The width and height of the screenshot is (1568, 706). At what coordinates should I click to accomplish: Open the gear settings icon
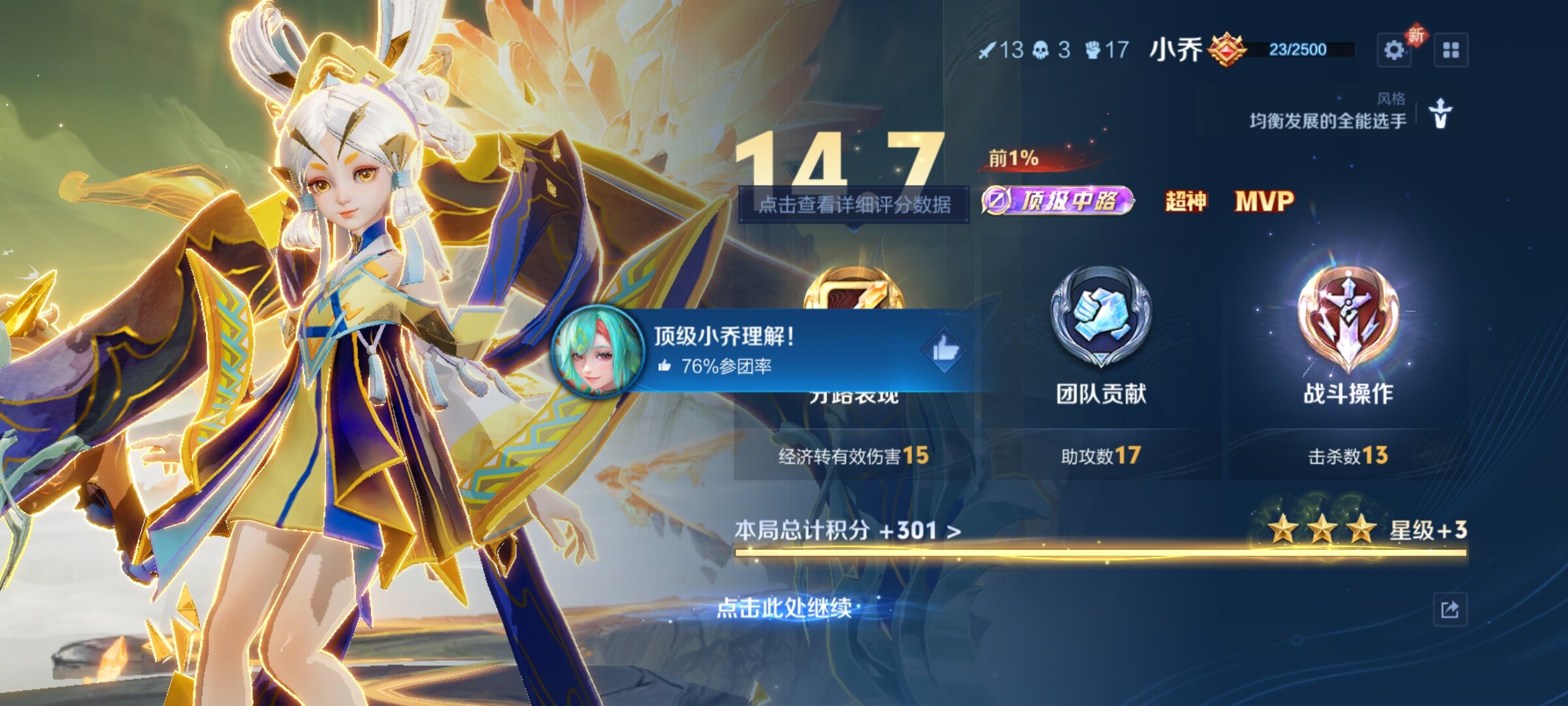(x=1394, y=50)
